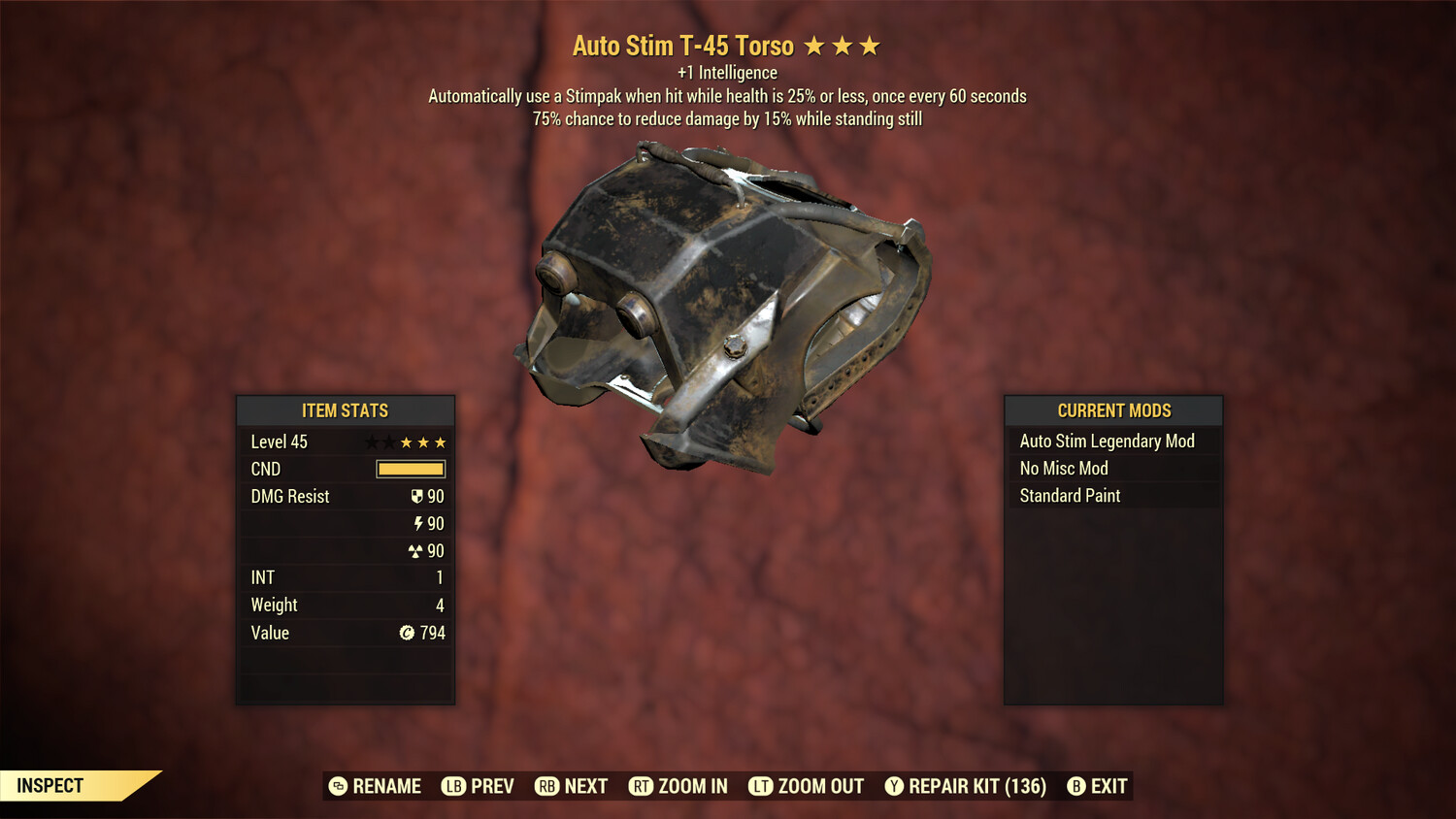
Task: Click the Y button icon beside REPAIR KIT
Action: [x=894, y=786]
